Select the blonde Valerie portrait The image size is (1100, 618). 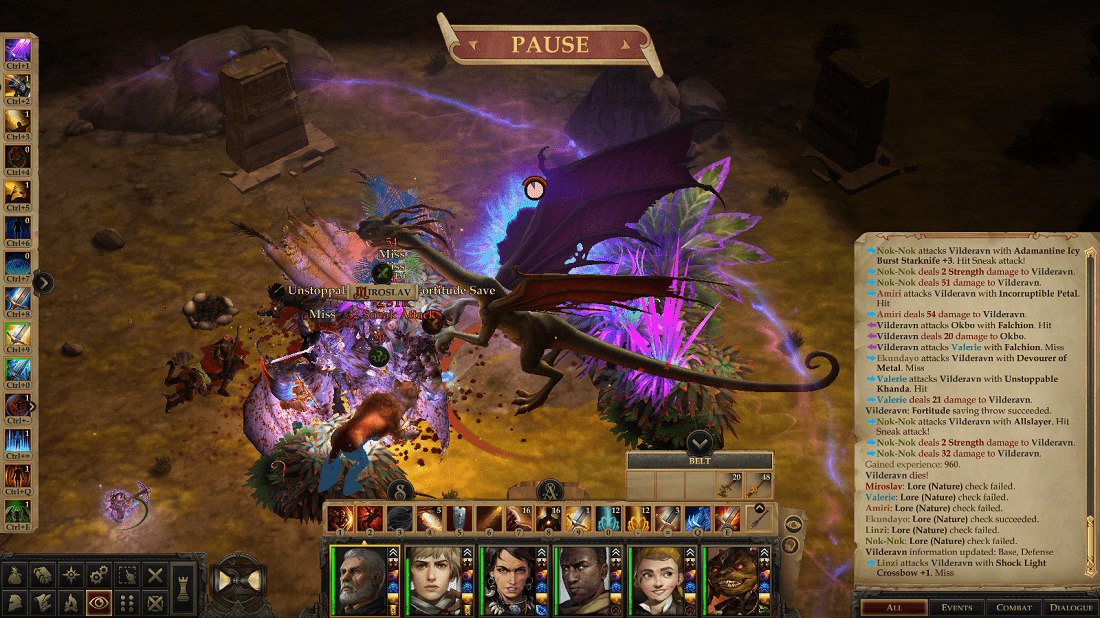coord(435,578)
